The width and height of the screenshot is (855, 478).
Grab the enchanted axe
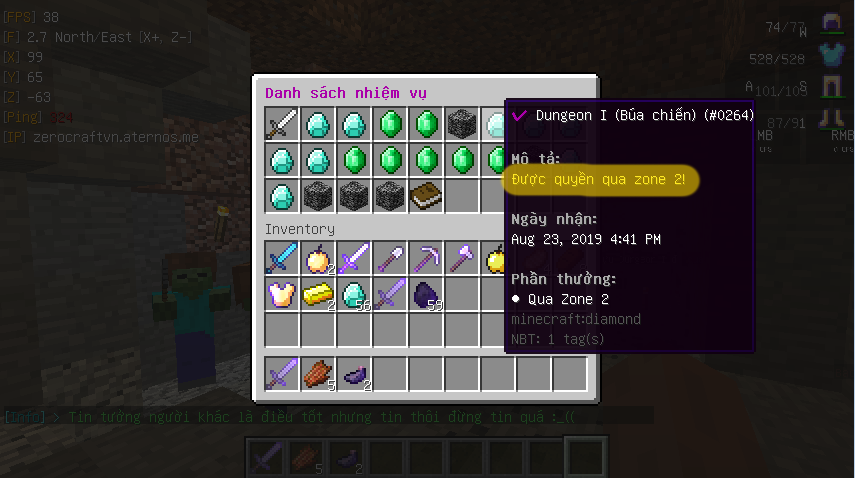pyautogui.click(x=462, y=258)
